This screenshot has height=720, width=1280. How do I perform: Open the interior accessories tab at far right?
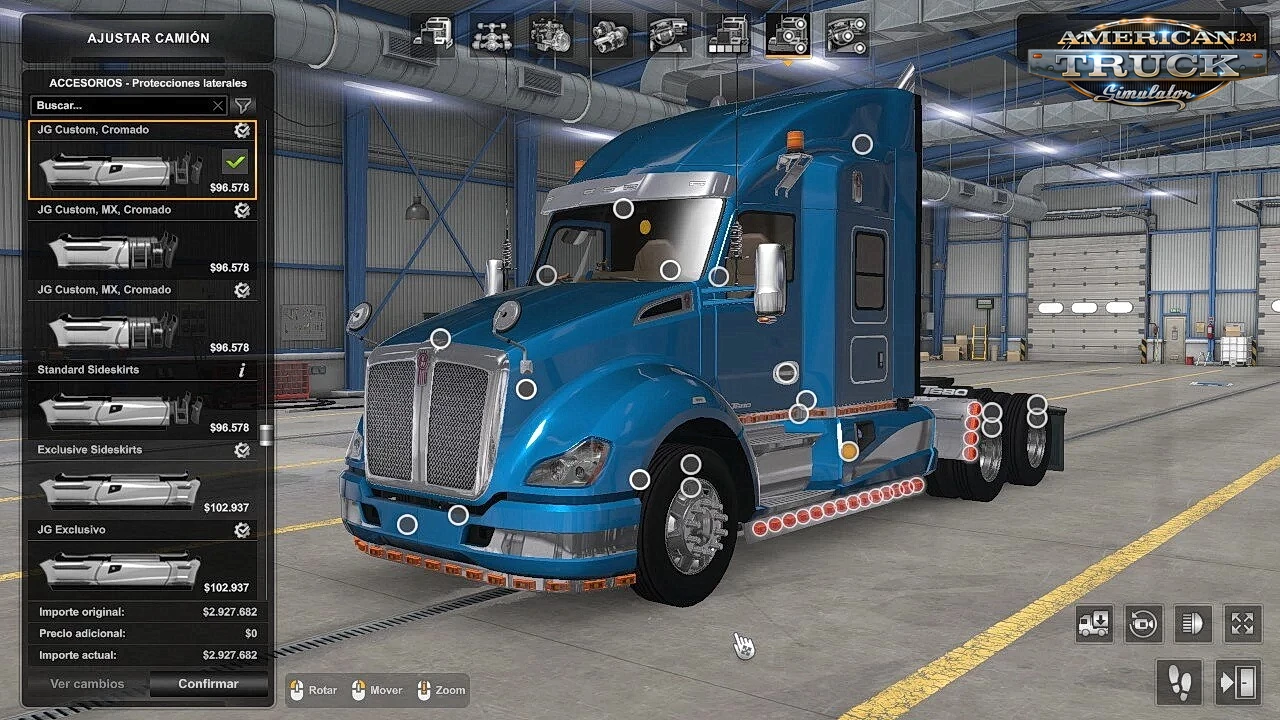coord(846,37)
